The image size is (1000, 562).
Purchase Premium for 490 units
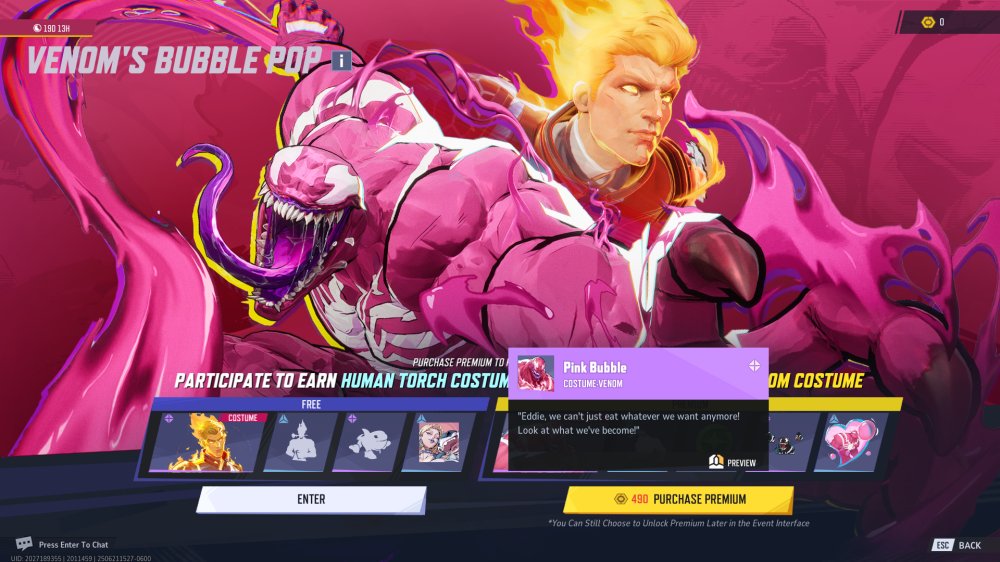[678, 499]
